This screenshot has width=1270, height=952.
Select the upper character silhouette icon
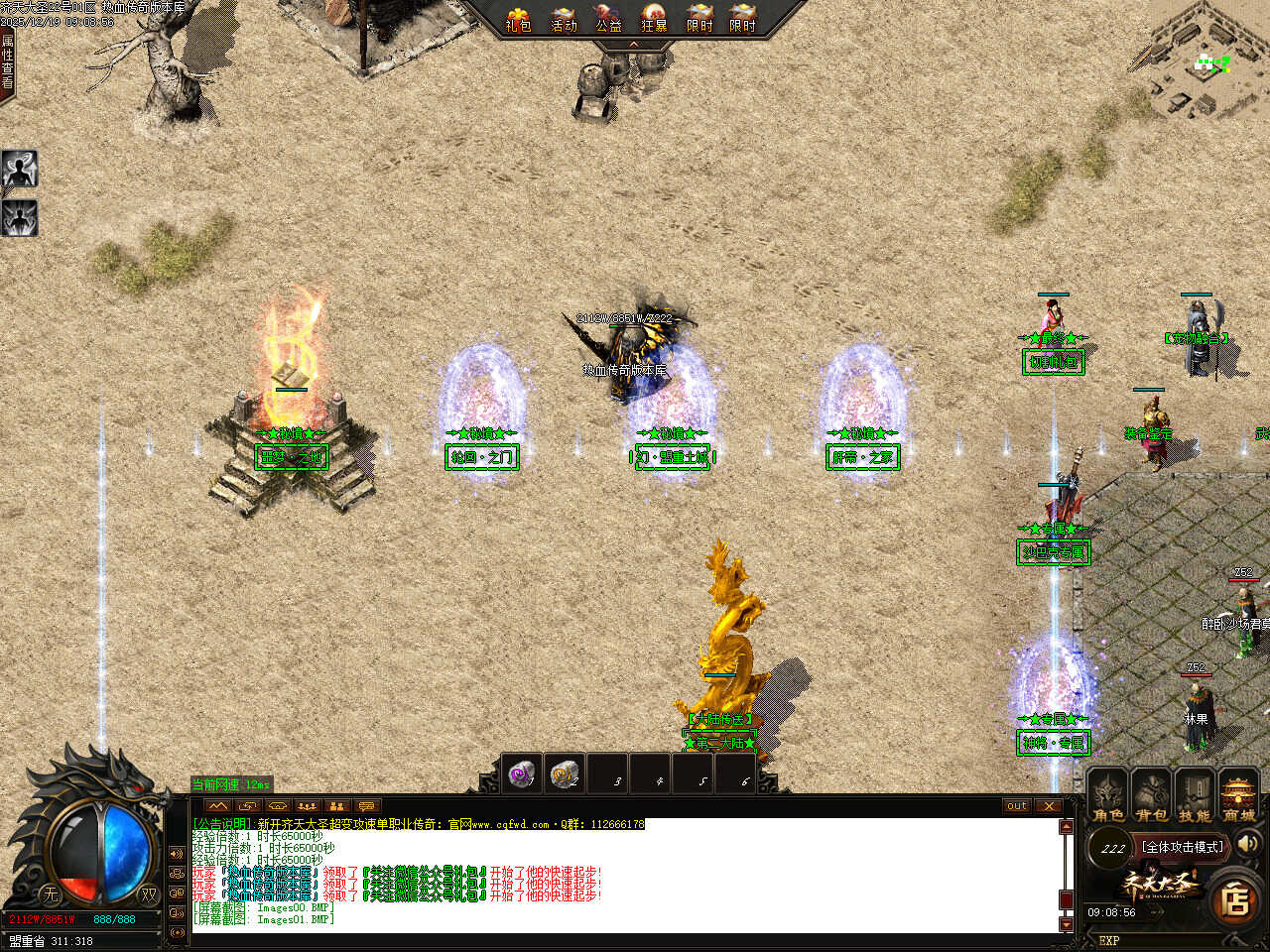(x=19, y=170)
